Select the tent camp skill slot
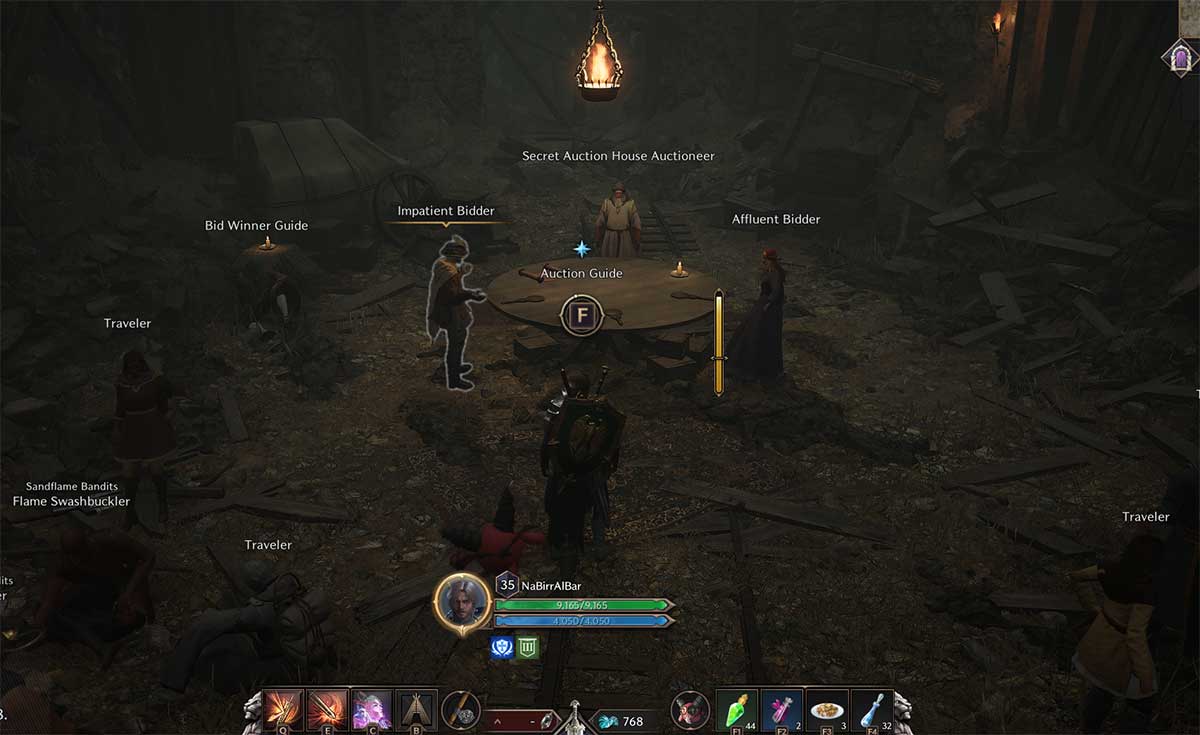Viewport: 1200px width, 735px height. 416,709
